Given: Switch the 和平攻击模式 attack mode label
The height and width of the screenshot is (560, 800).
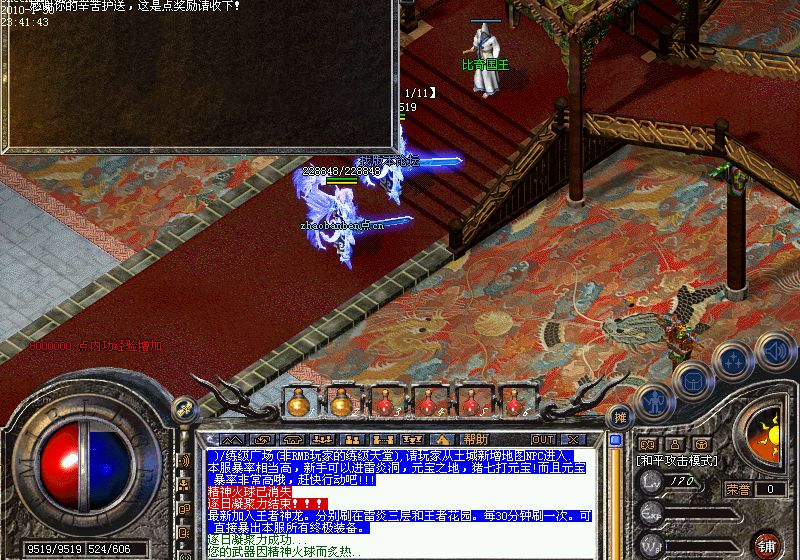Looking at the screenshot, I should coord(678,461).
